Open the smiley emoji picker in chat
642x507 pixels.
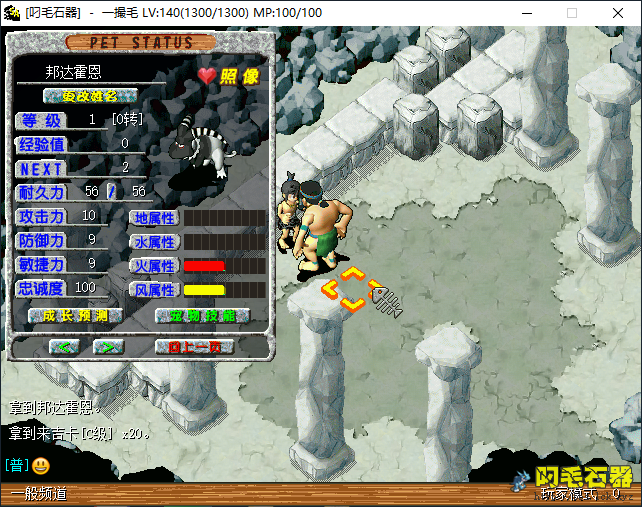coord(40,465)
